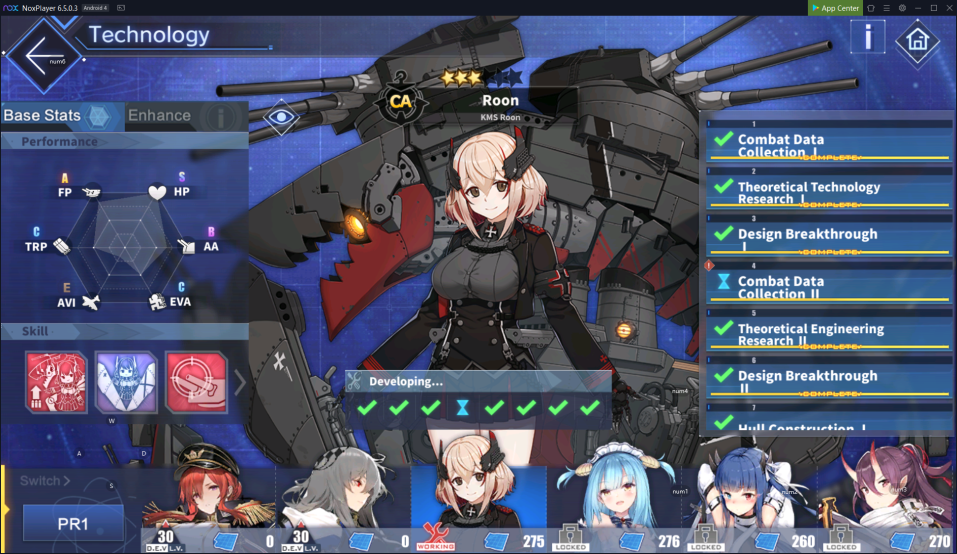Image resolution: width=957 pixels, height=554 pixels.
Task: Choose the light-blue twin-tail ship thumbnail
Action: click(x=617, y=495)
